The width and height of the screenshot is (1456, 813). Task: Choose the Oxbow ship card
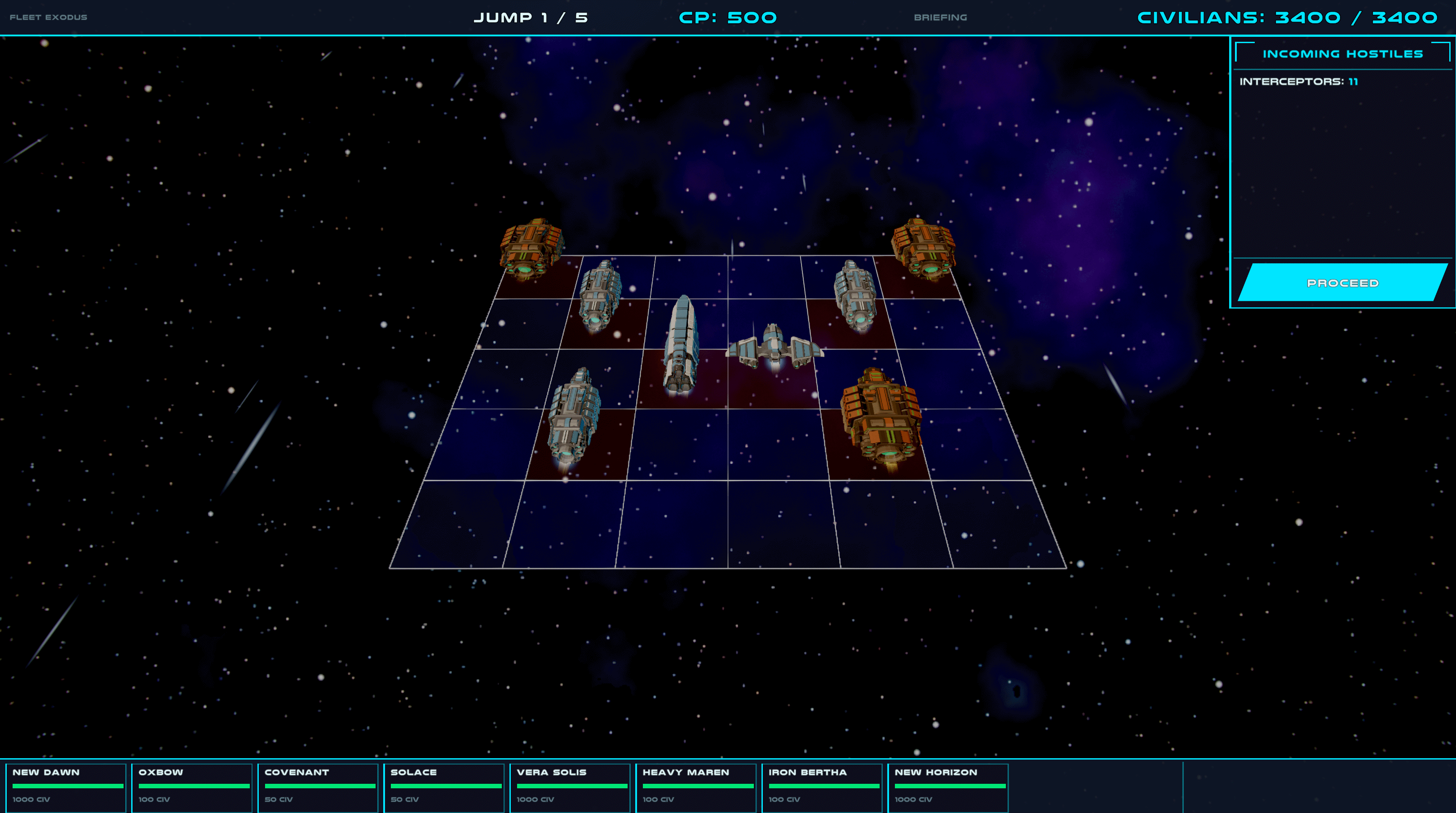pyautogui.click(x=192, y=787)
